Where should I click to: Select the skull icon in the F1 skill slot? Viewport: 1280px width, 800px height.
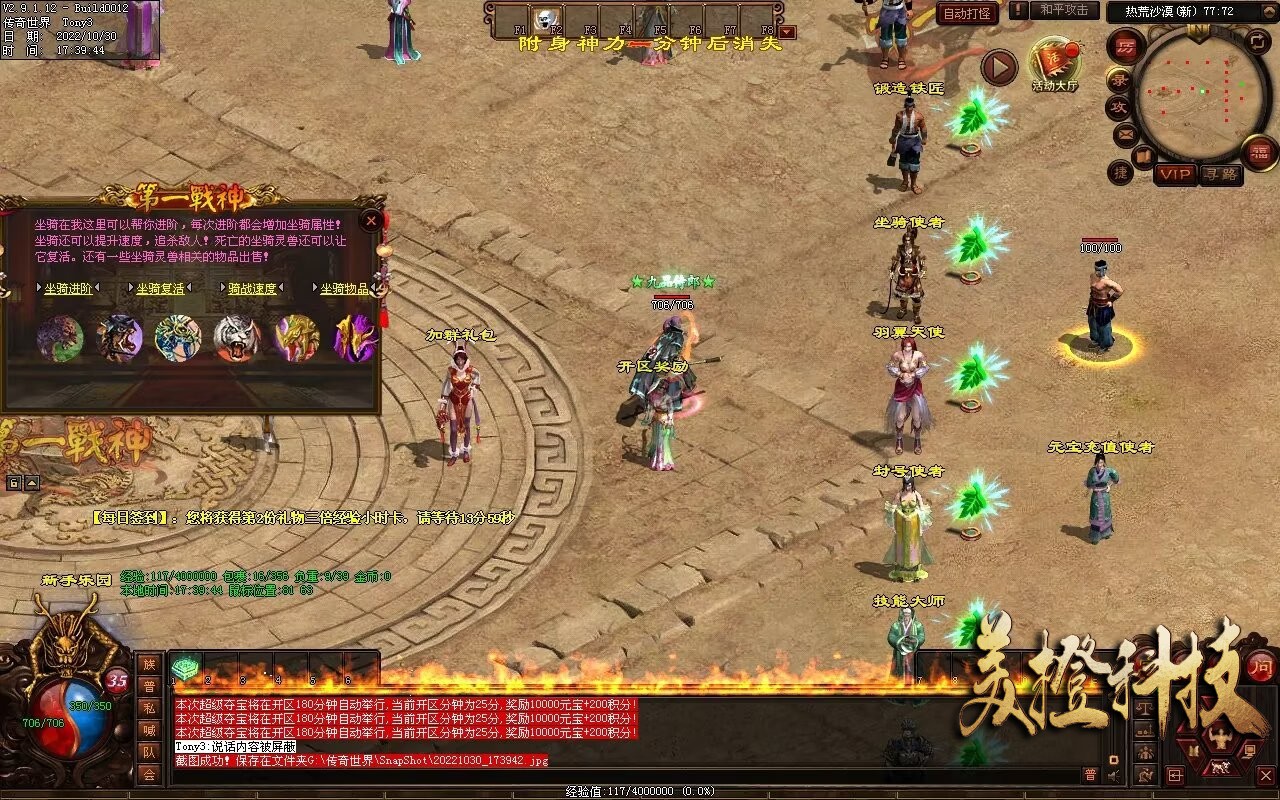(546, 19)
